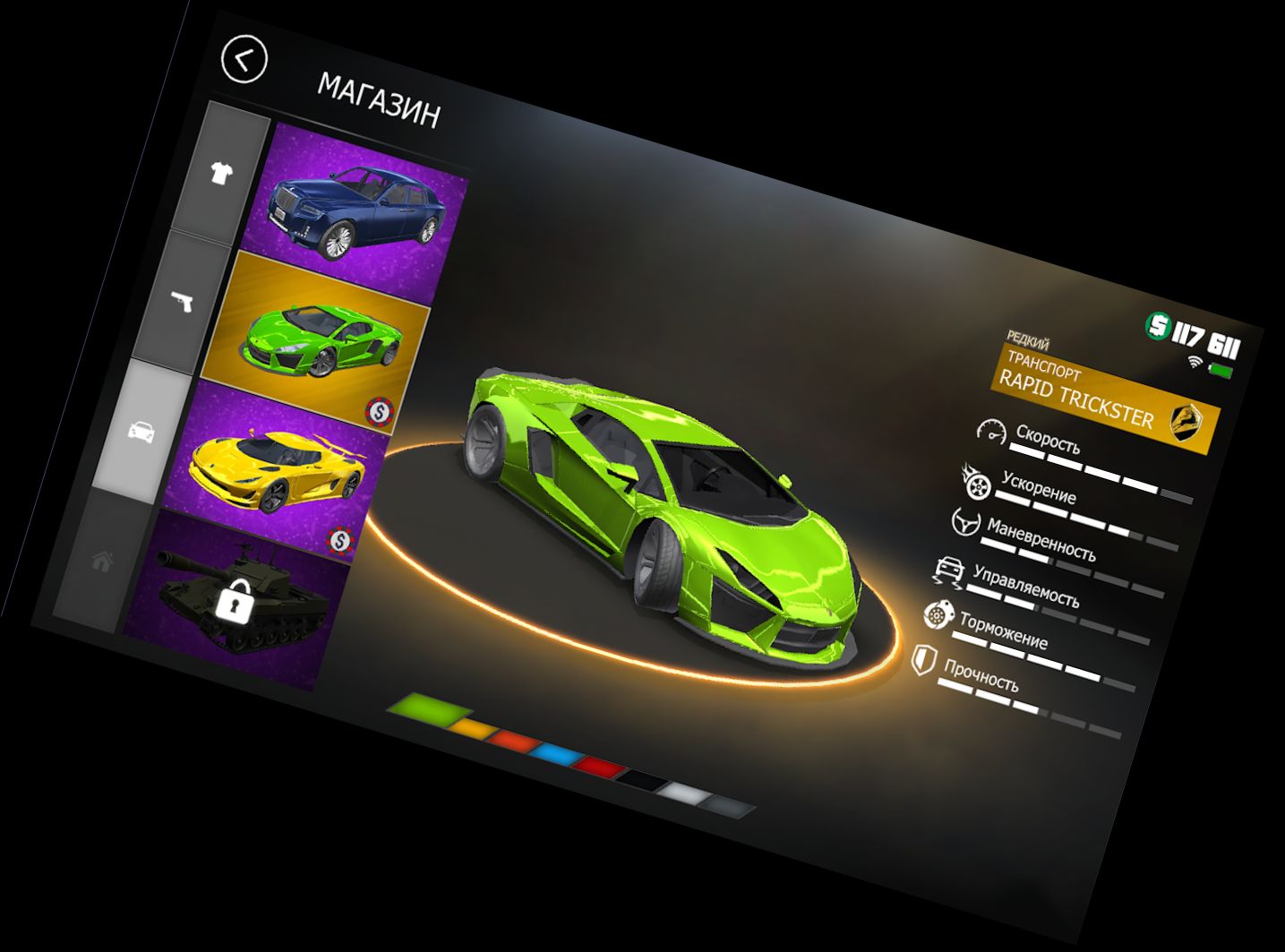Open the weapons shop tab
The image size is (1285, 952).
click(x=183, y=303)
